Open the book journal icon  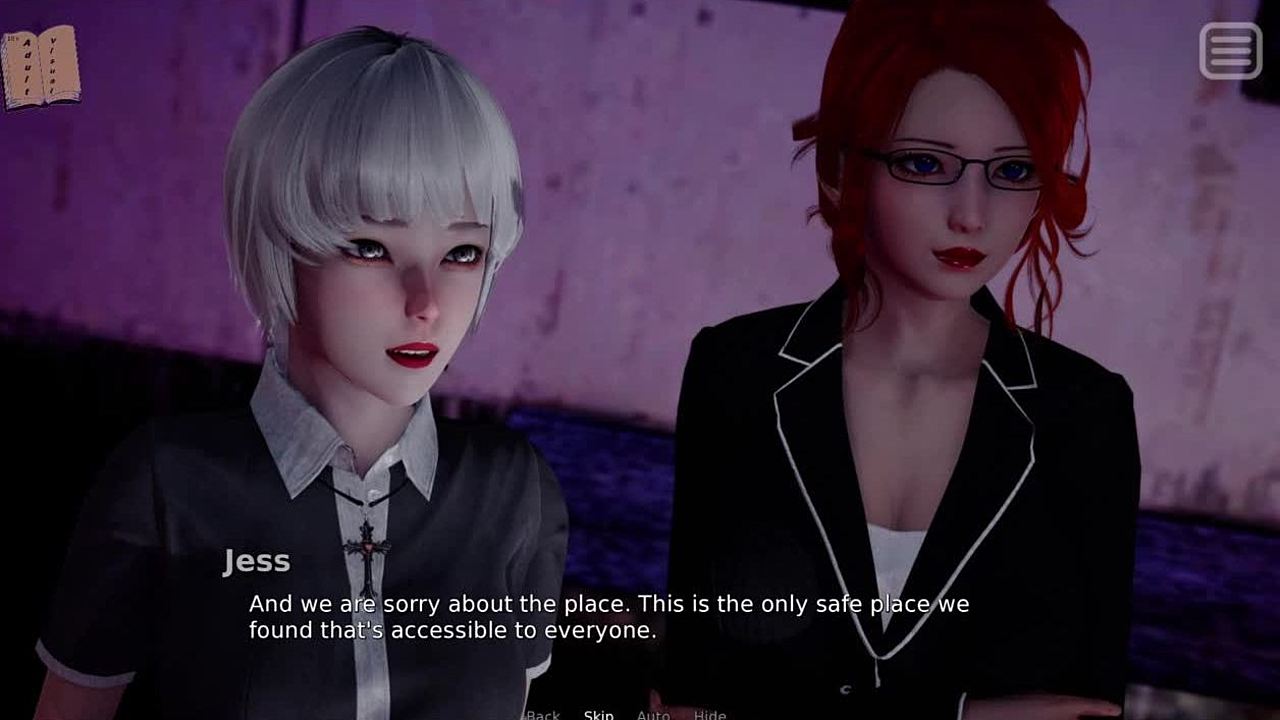(42, 66)
